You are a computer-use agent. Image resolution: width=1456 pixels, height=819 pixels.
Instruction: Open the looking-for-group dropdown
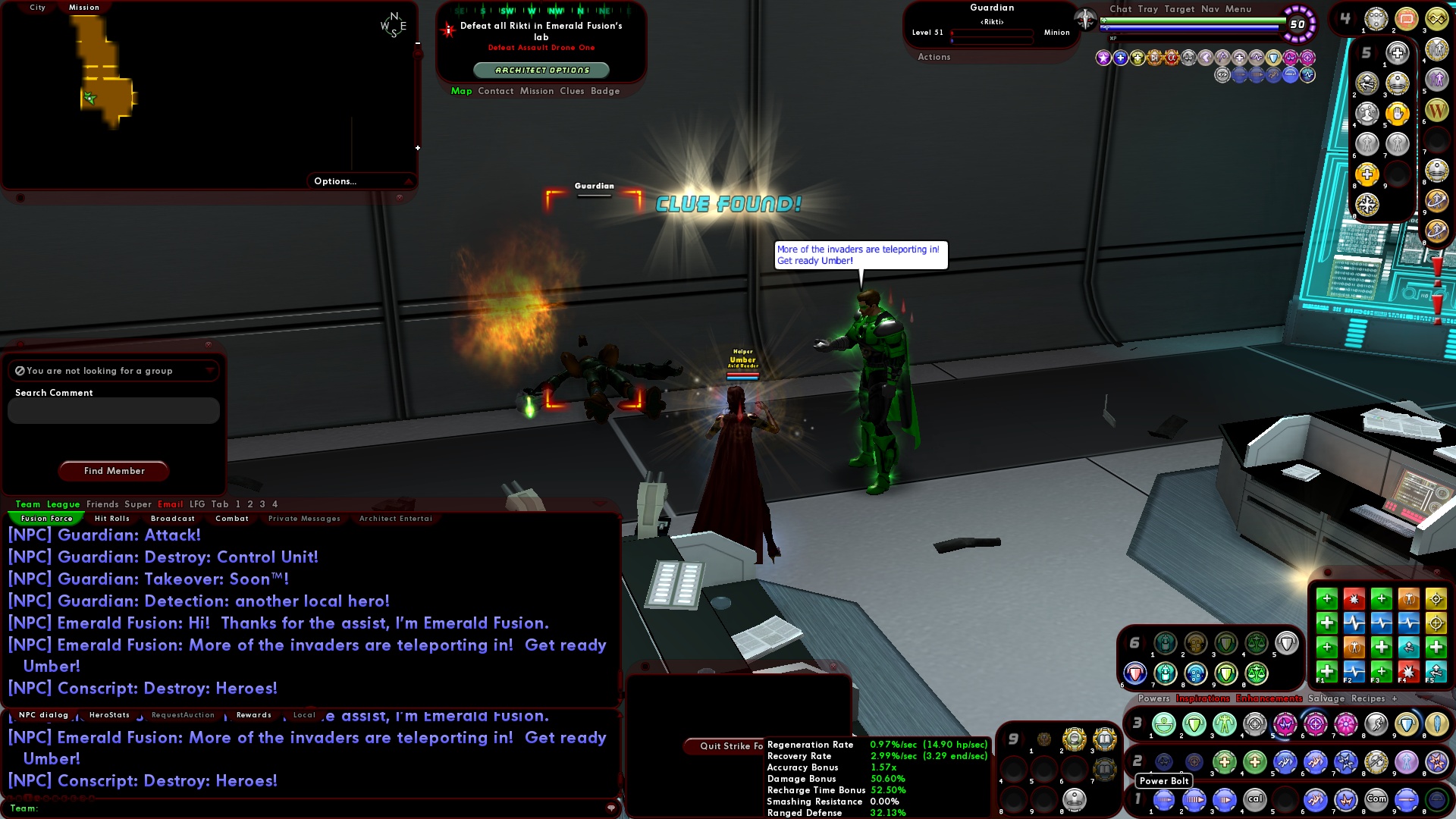[210, 371]
